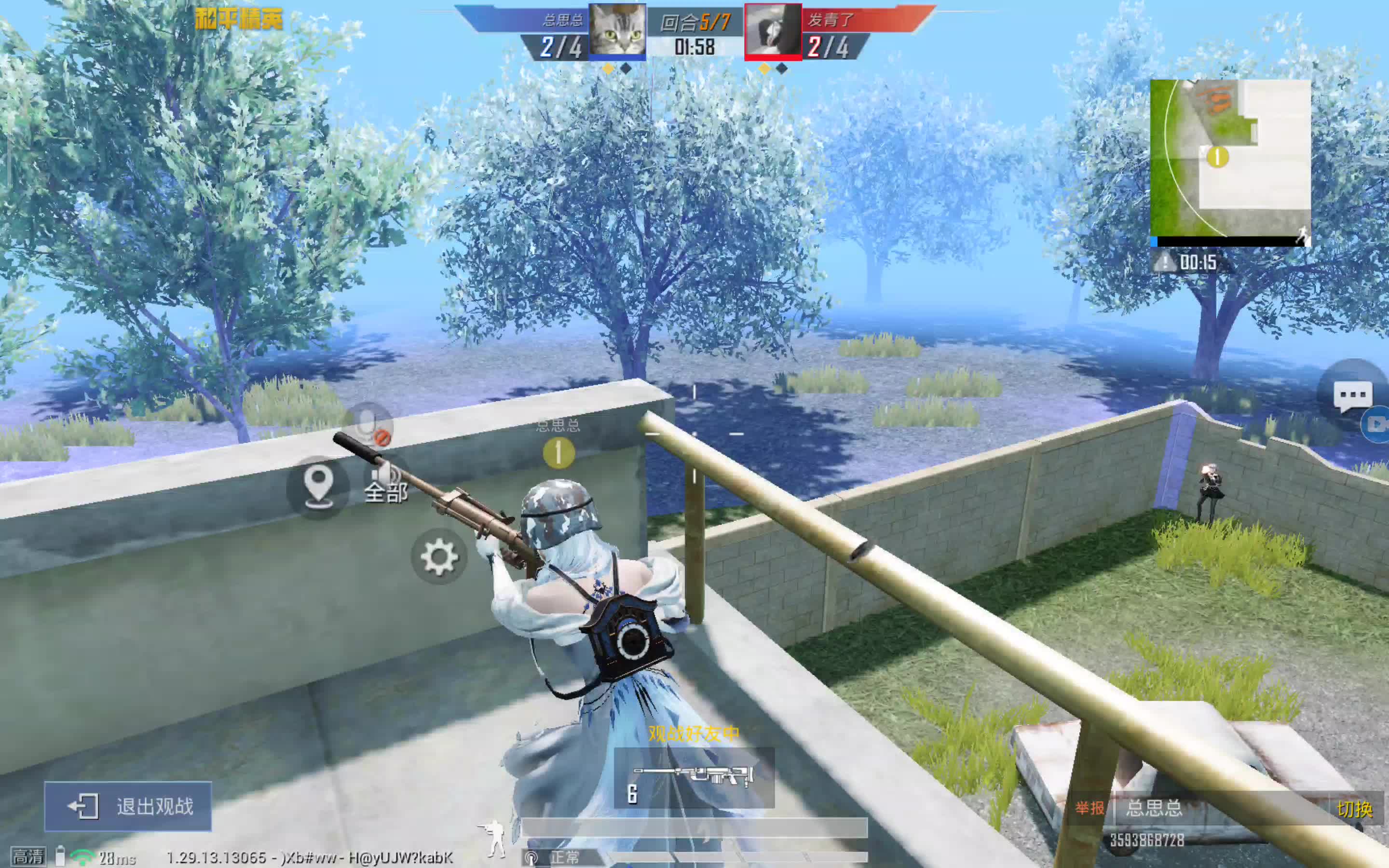Exit spectating via 退出观战 button

pyautogui.click(x=128, y=806)
